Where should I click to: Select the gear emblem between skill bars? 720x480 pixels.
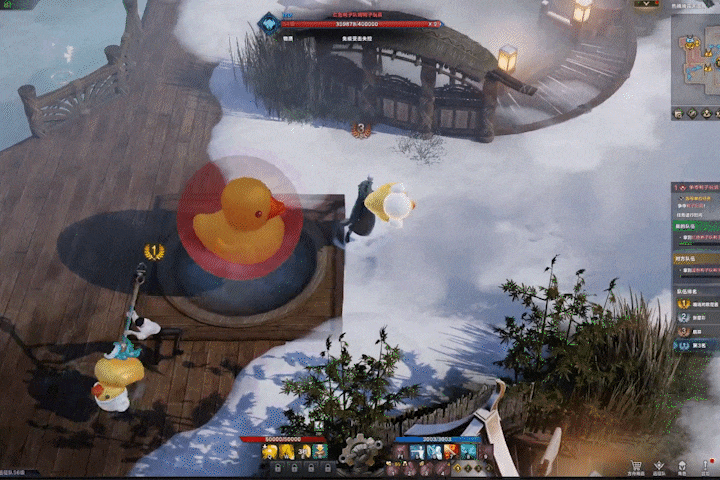pyautogui.click(x=358, y=452)
